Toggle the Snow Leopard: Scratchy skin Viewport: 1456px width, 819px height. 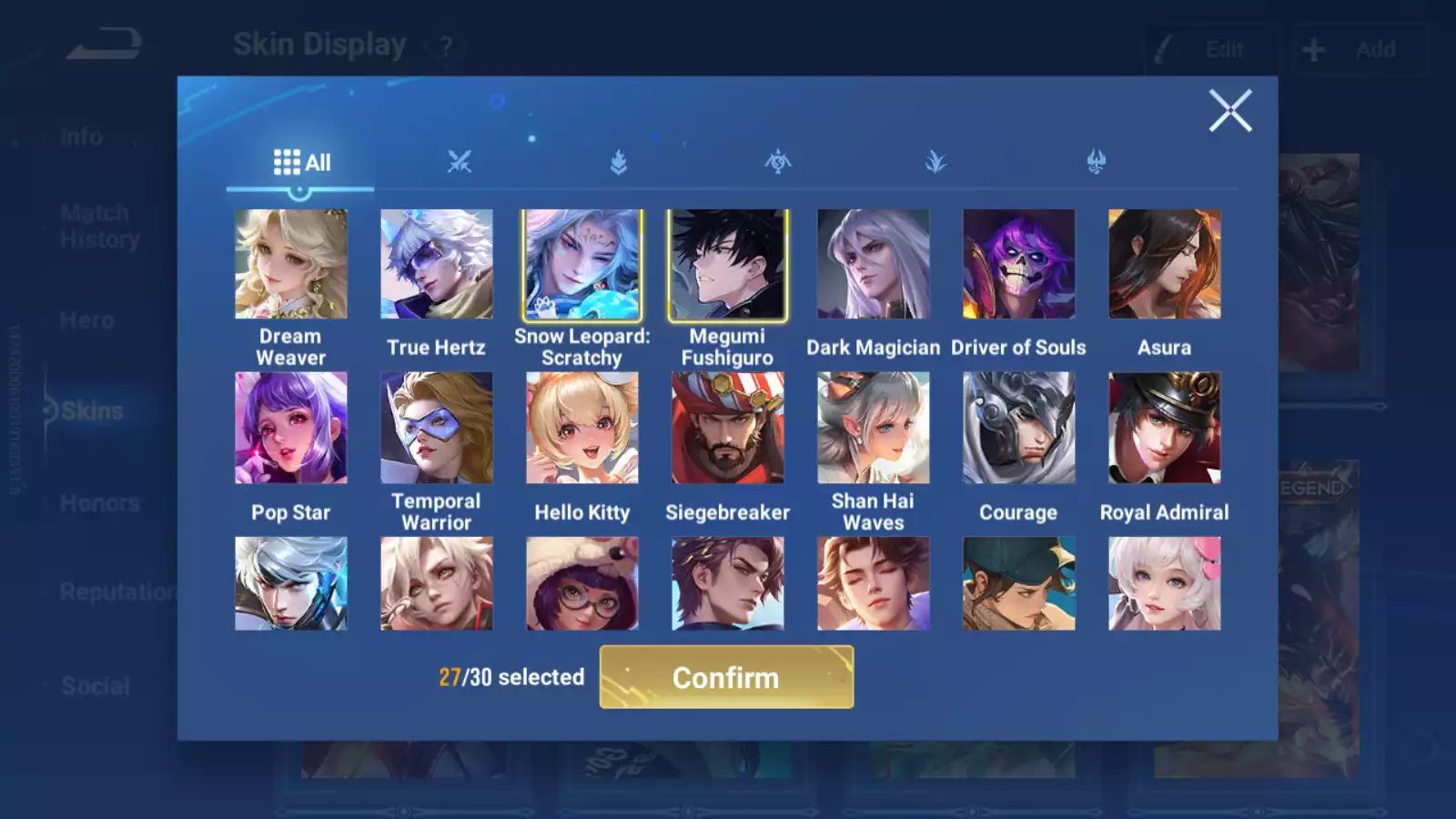coord(582,265)
